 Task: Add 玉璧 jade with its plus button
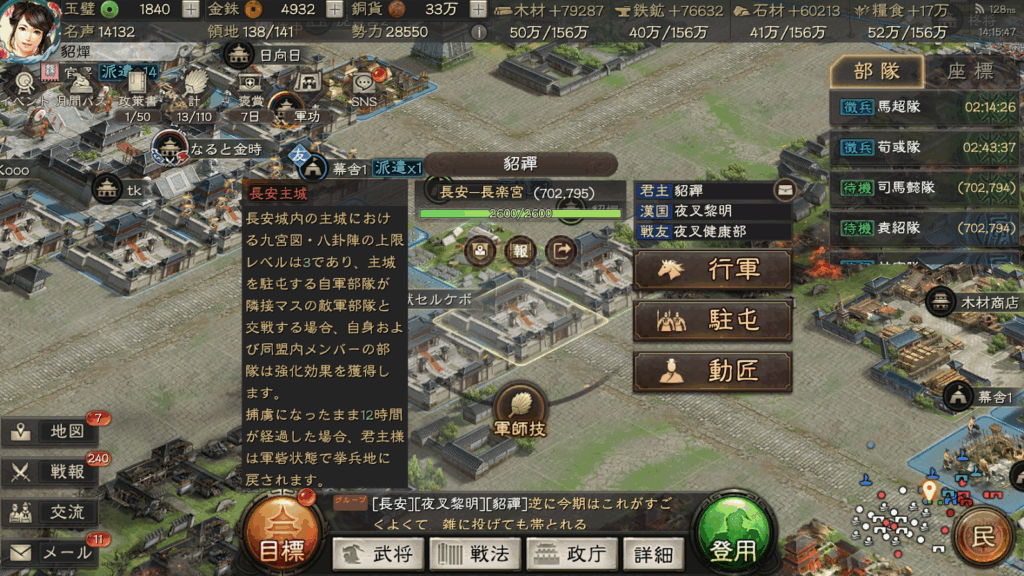click(x=192, y=9)
